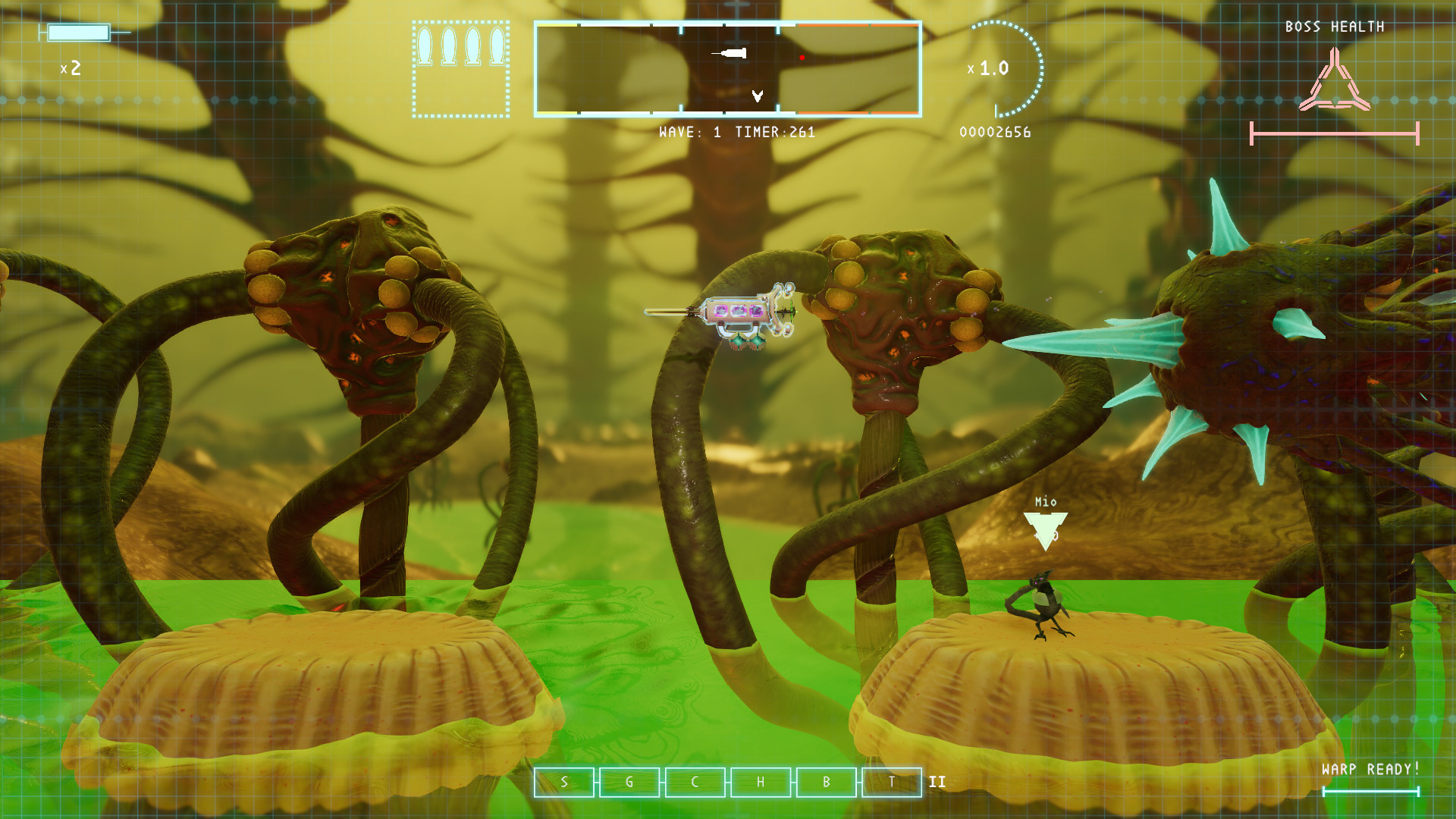Click the WAVE: 1 TIMER:261 label

(x=736, y=133)
